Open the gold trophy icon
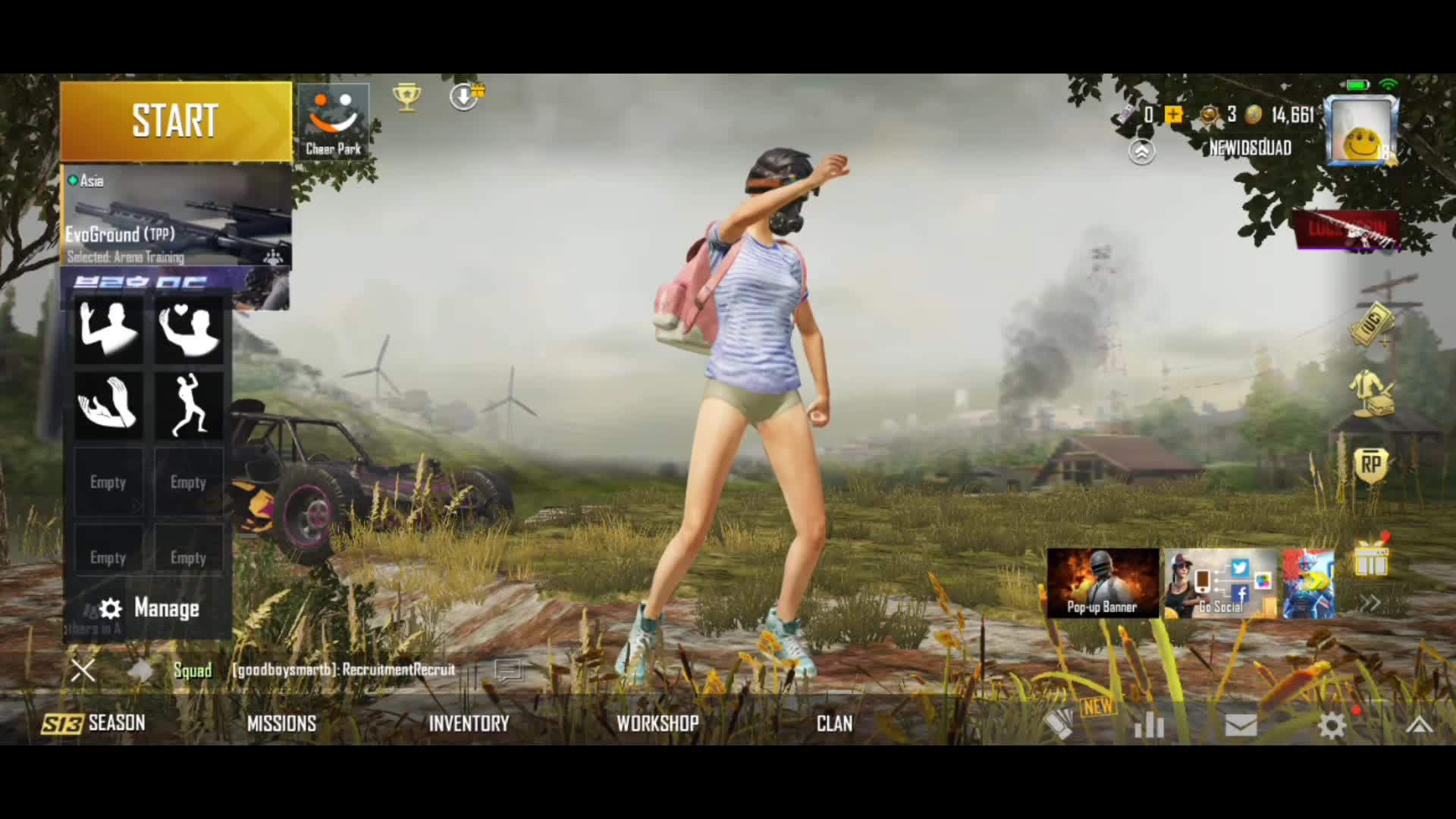 pos(406,97)
